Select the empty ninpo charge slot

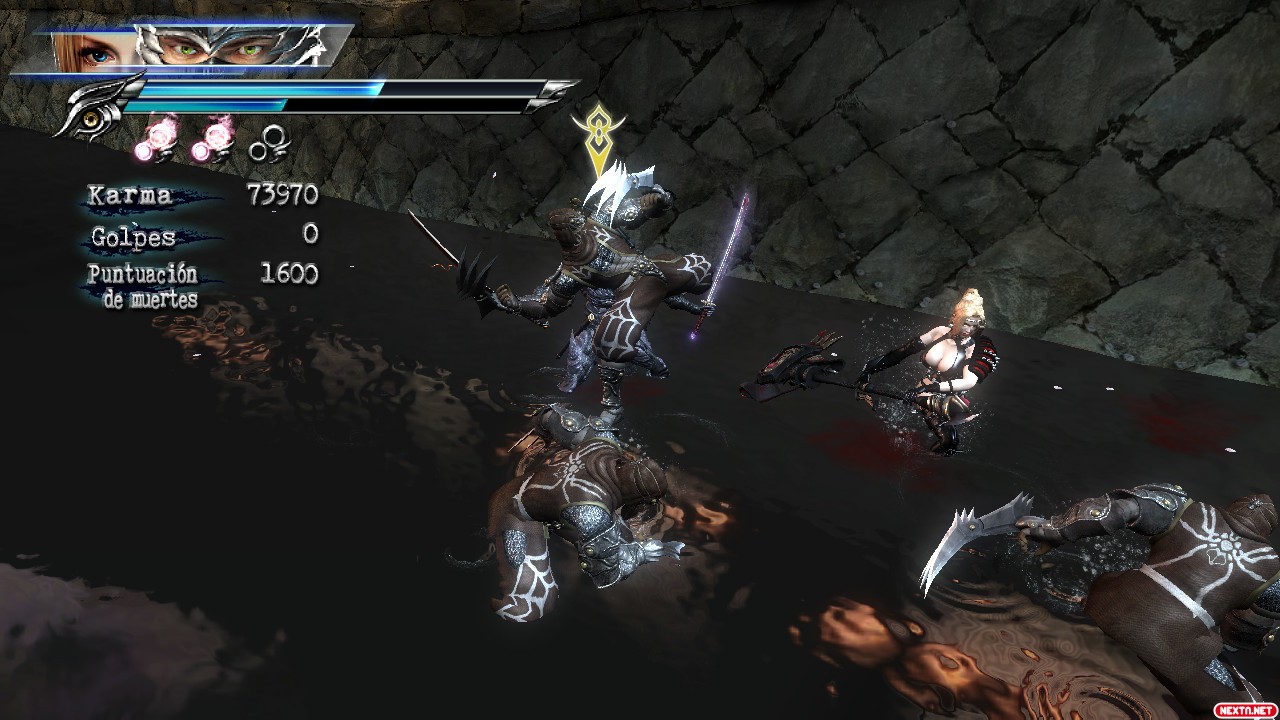click(268, 145)
